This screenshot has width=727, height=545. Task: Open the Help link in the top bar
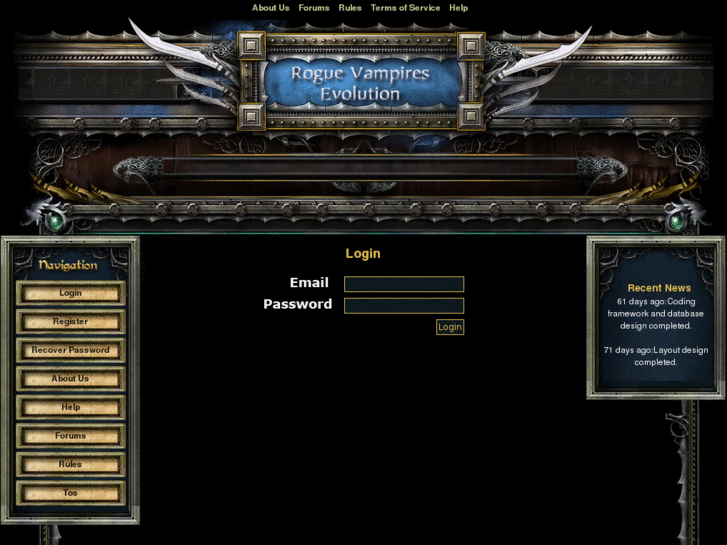458,8
